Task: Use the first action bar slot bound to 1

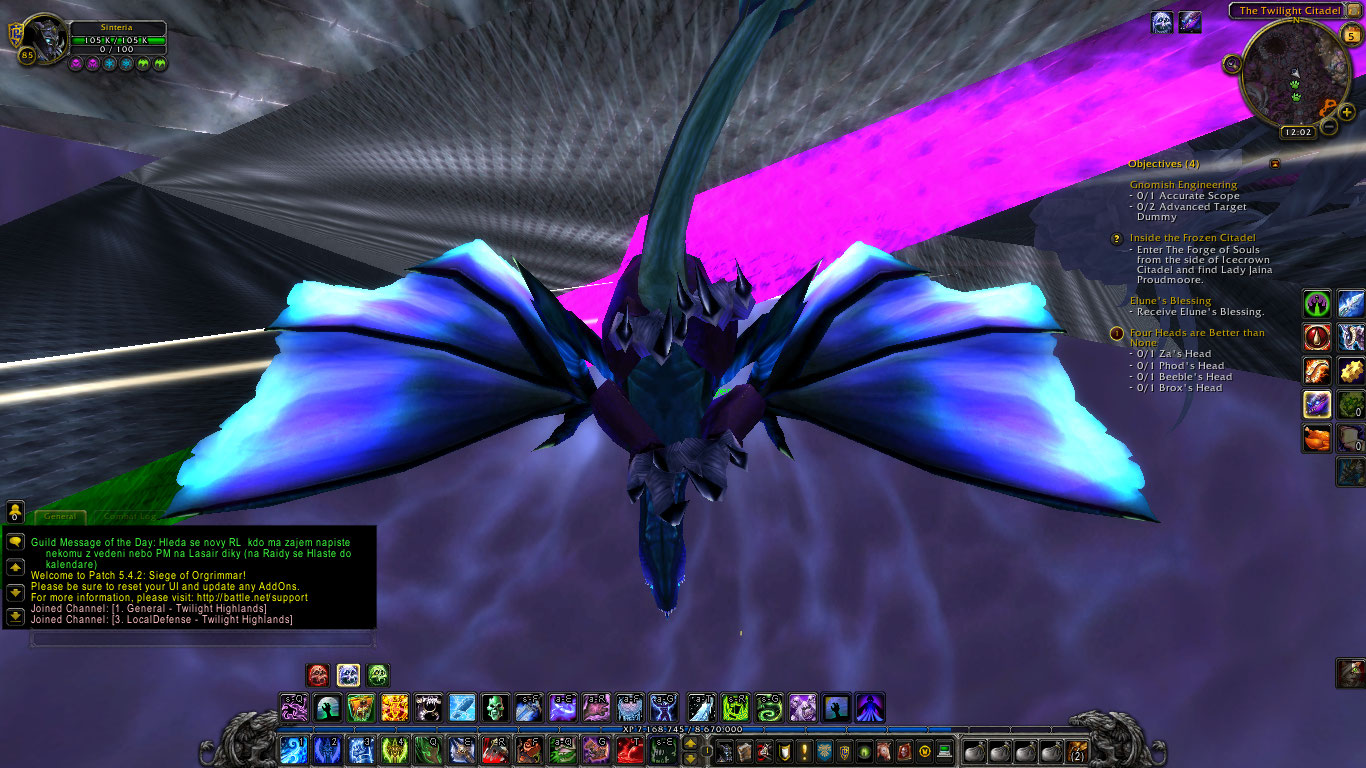Action: click(x=294, y=750)
